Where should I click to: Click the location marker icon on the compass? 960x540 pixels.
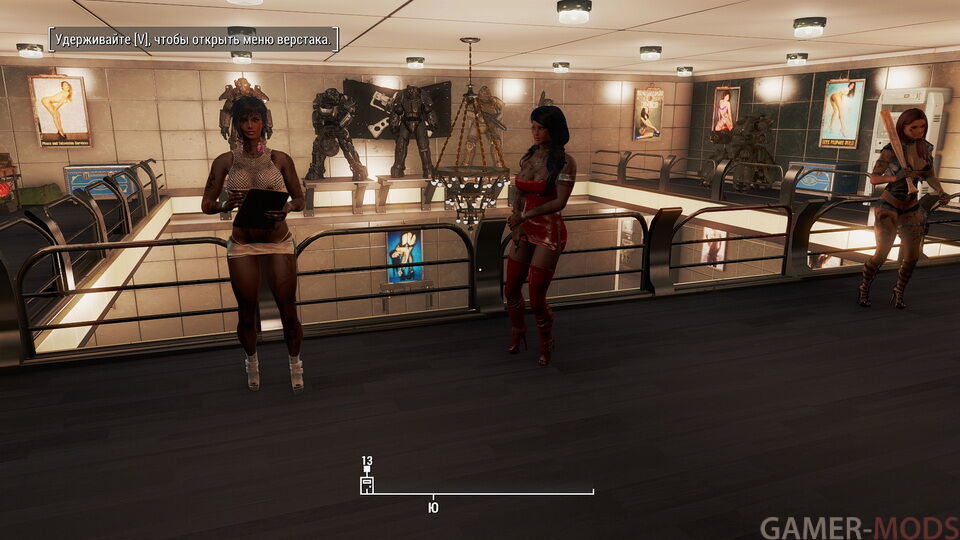367,485
